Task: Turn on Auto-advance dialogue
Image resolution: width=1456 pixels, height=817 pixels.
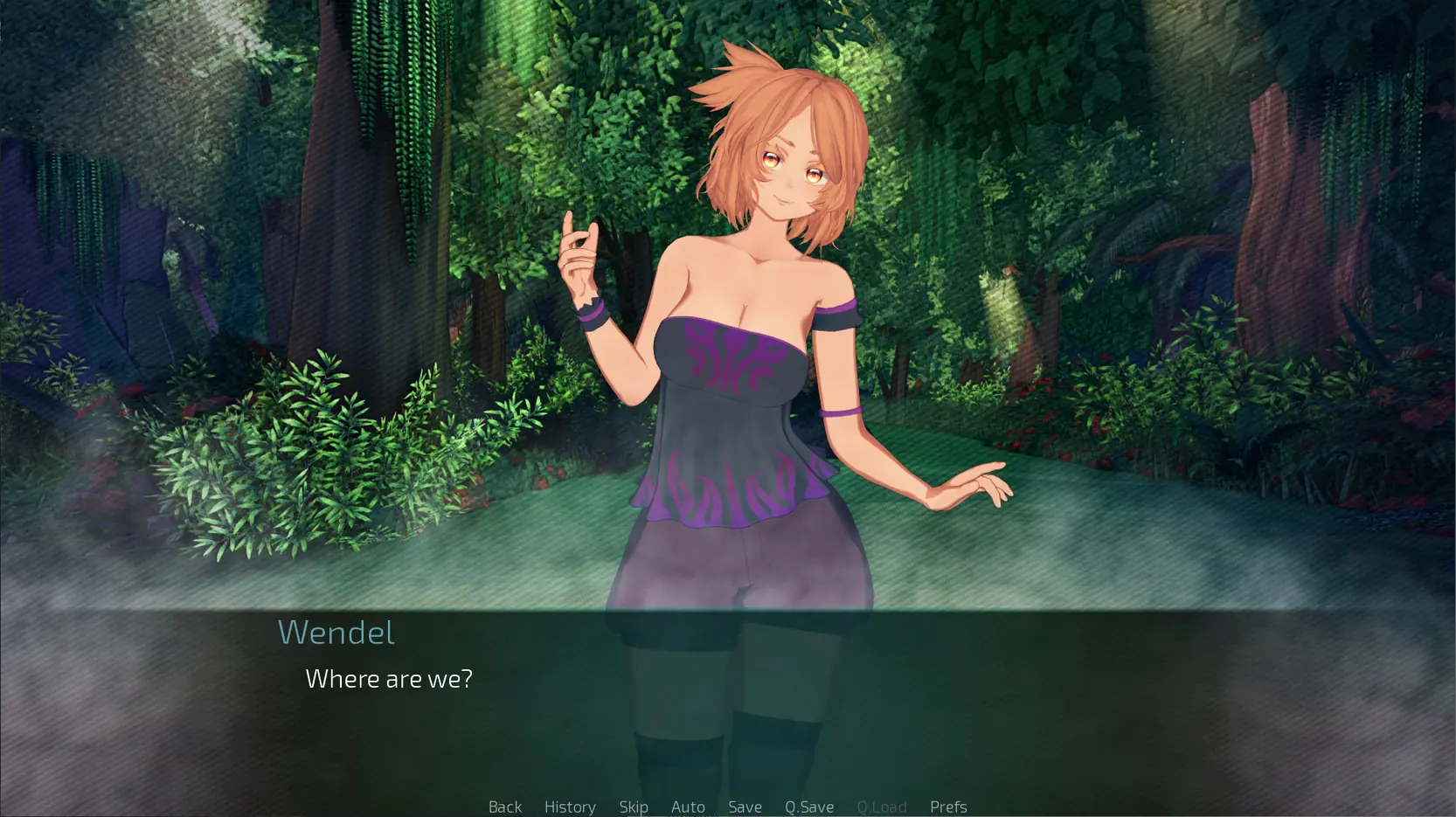Action: coord(688,807)
